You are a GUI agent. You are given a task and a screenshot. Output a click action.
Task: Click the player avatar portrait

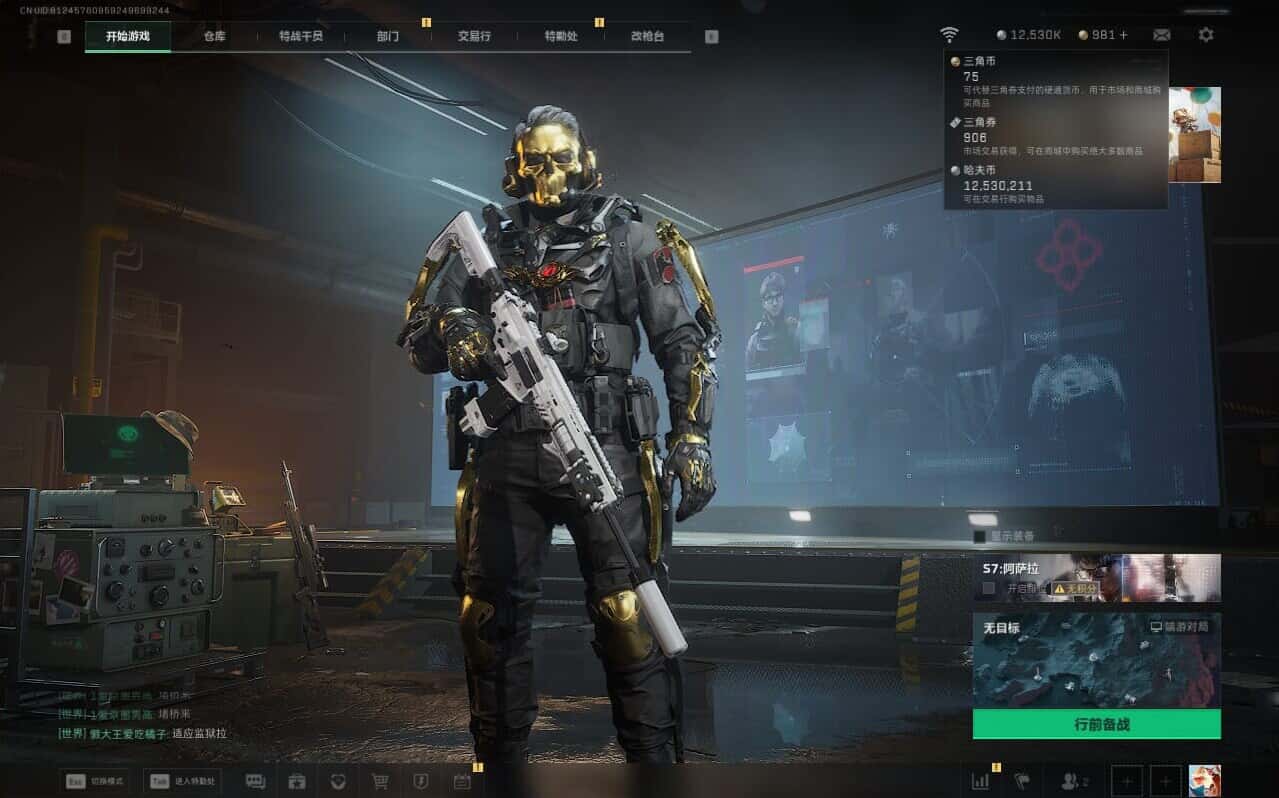pyautogui.click(x=1204, y=781)
